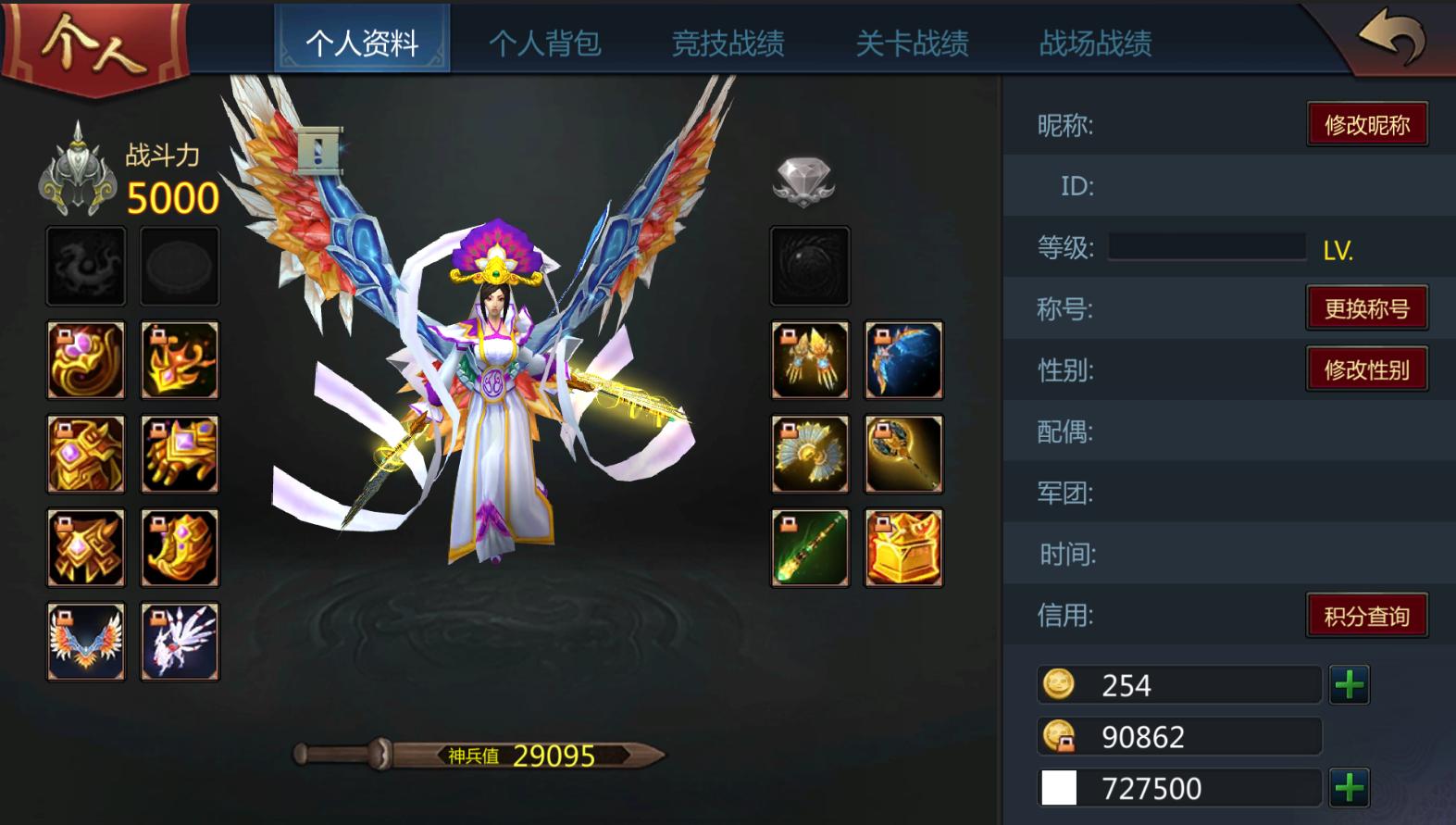Open the 竞技战绩 tab
The width and height of the screenshot is (1456, 825).
(x=728, y=43)
